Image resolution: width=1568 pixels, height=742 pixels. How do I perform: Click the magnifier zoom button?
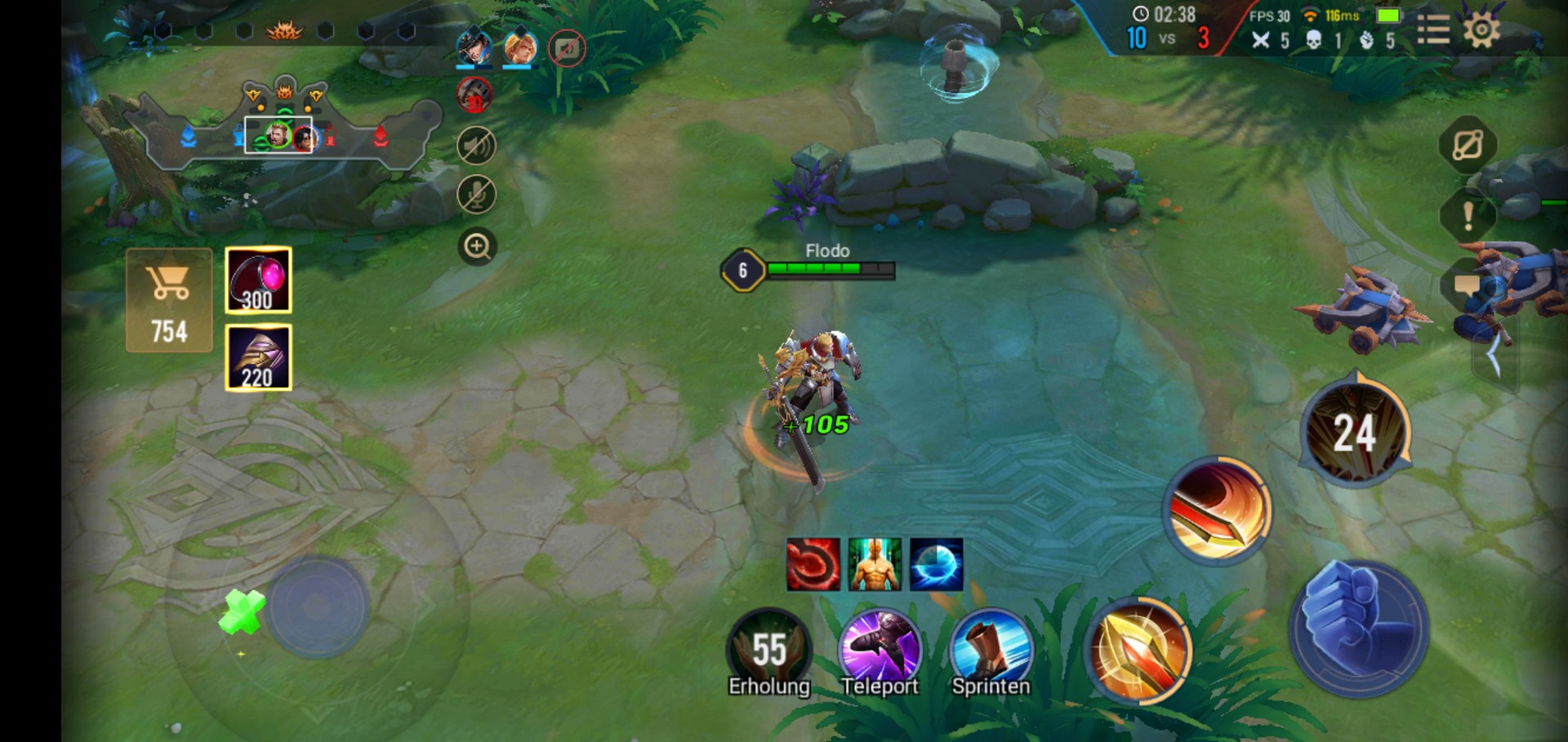477,246
